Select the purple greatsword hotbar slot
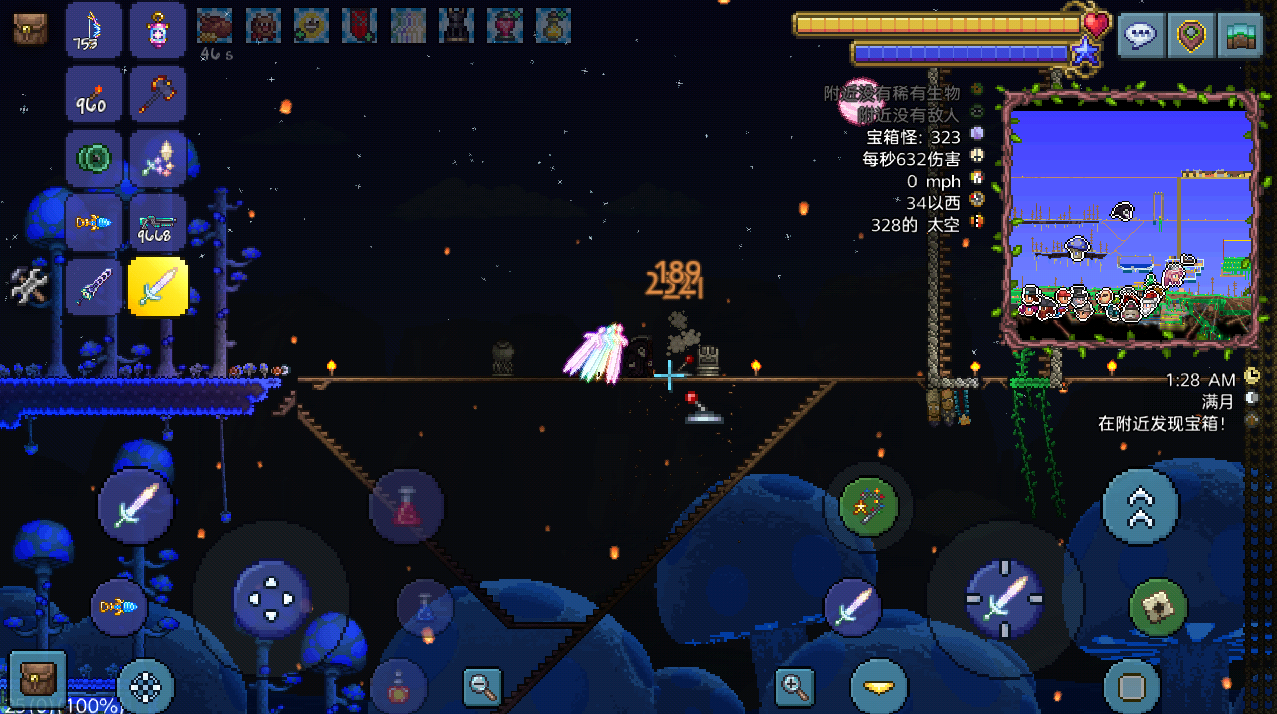The height and width of the screenshot is (714, 1277). click(94, 287)
